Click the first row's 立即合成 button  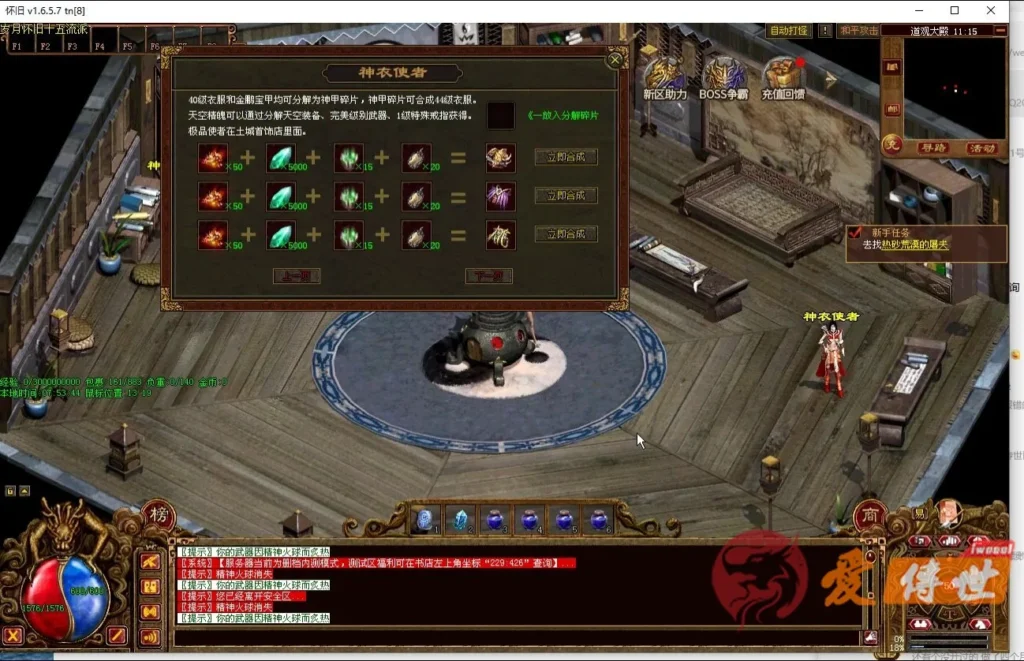[x=566, y=157]
